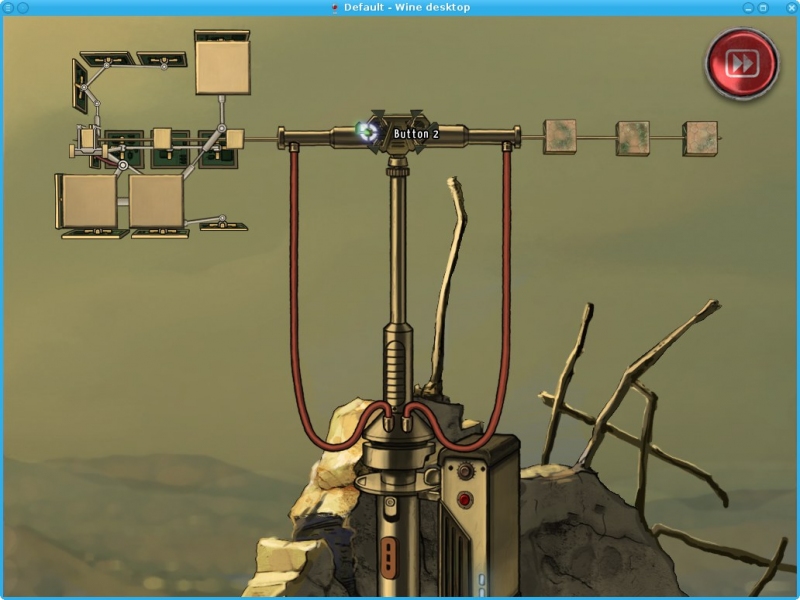The width and height of the screenshot is (800, 600).
Task: Minimize the Wine desktop window
Action: coord(748,7)
